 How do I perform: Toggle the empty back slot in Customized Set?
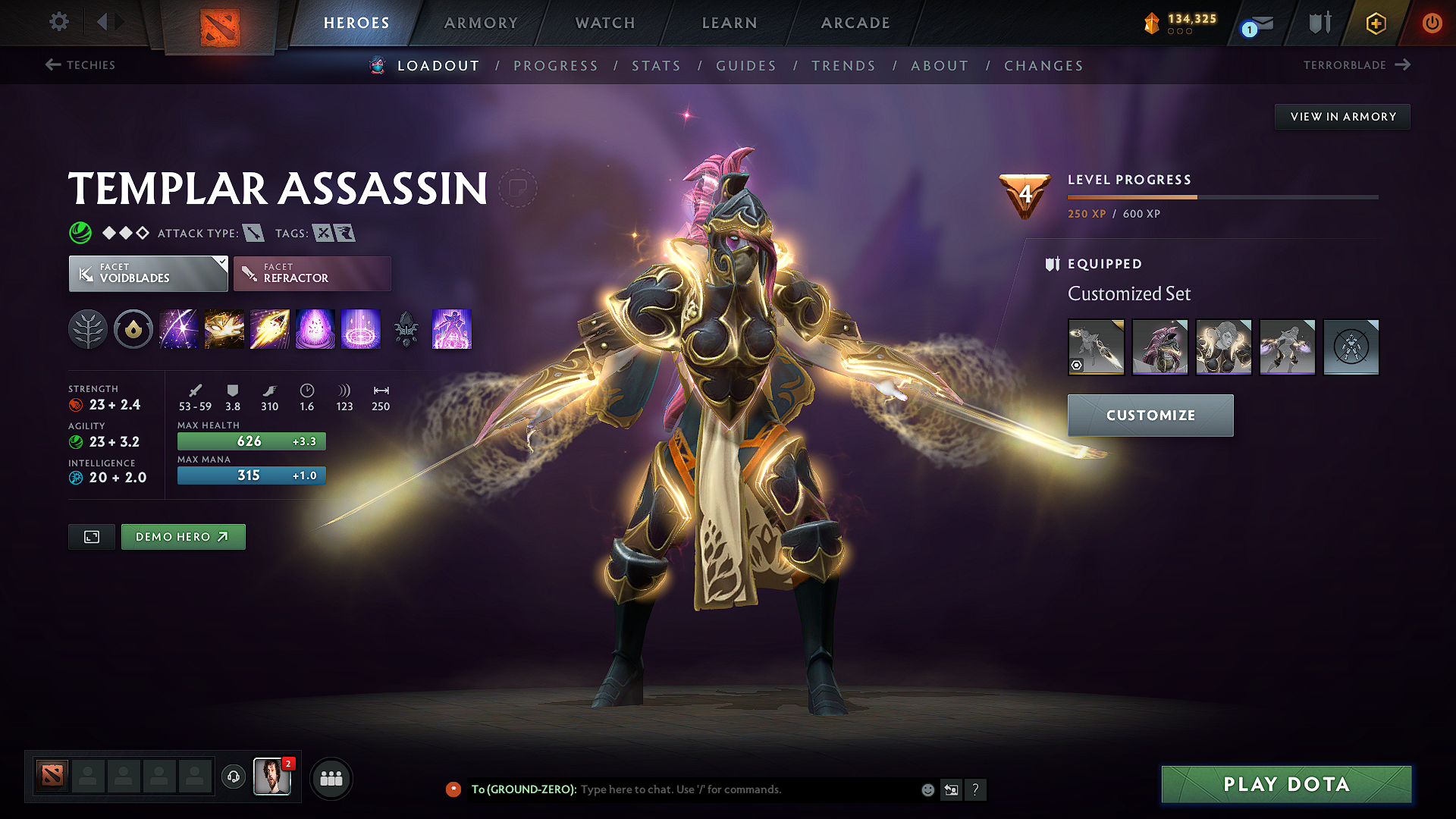(x=1351, y=347)
